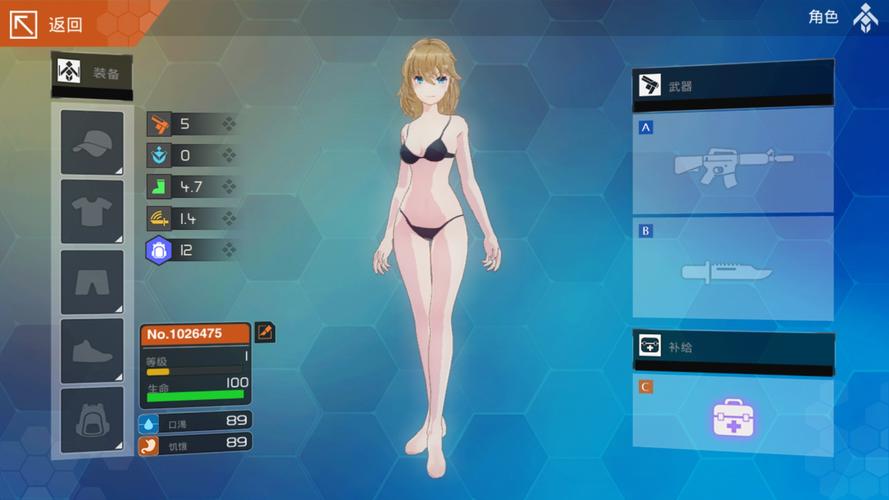Choose the shorts equipment slot
Image resolution: width=889 pixels, height=500 pixels.
tap(92, 282)
